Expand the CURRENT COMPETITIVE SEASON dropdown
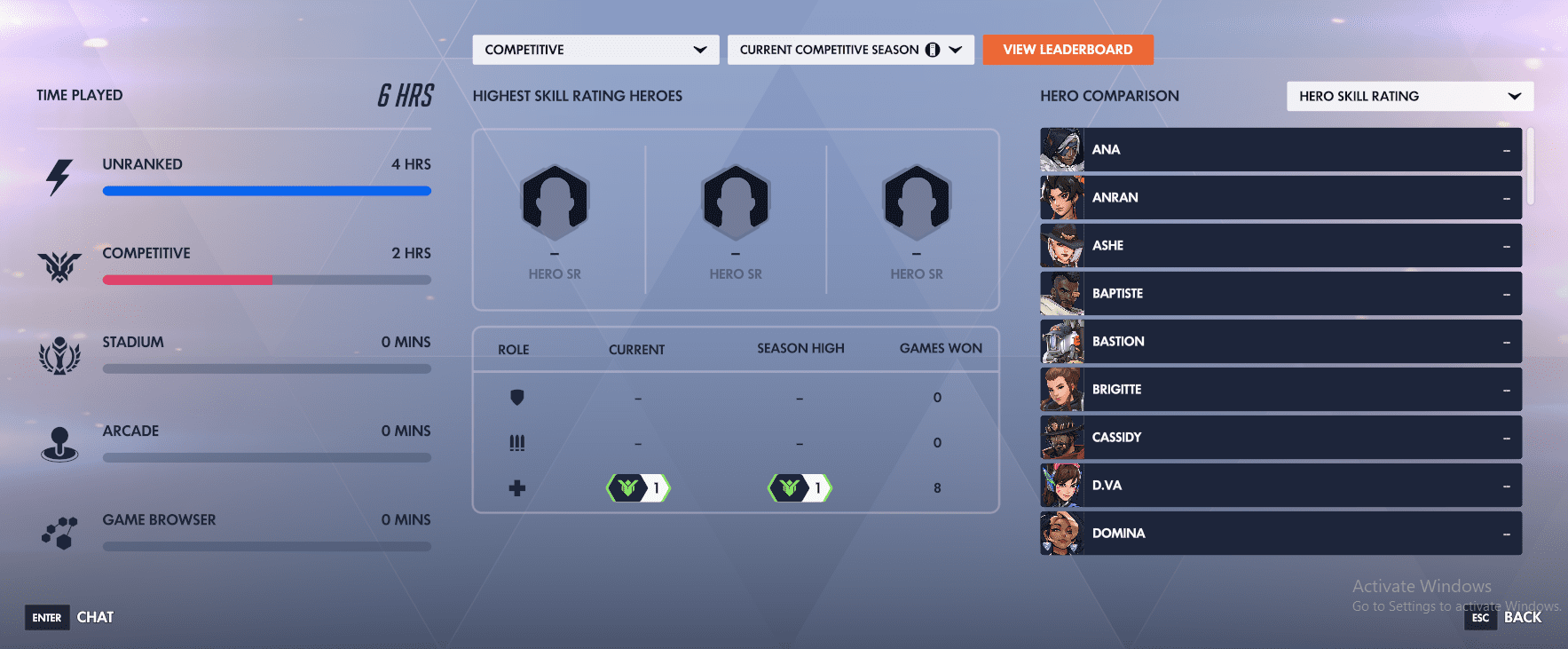Viewport: 1568px width, 649px height. (849, 50)
